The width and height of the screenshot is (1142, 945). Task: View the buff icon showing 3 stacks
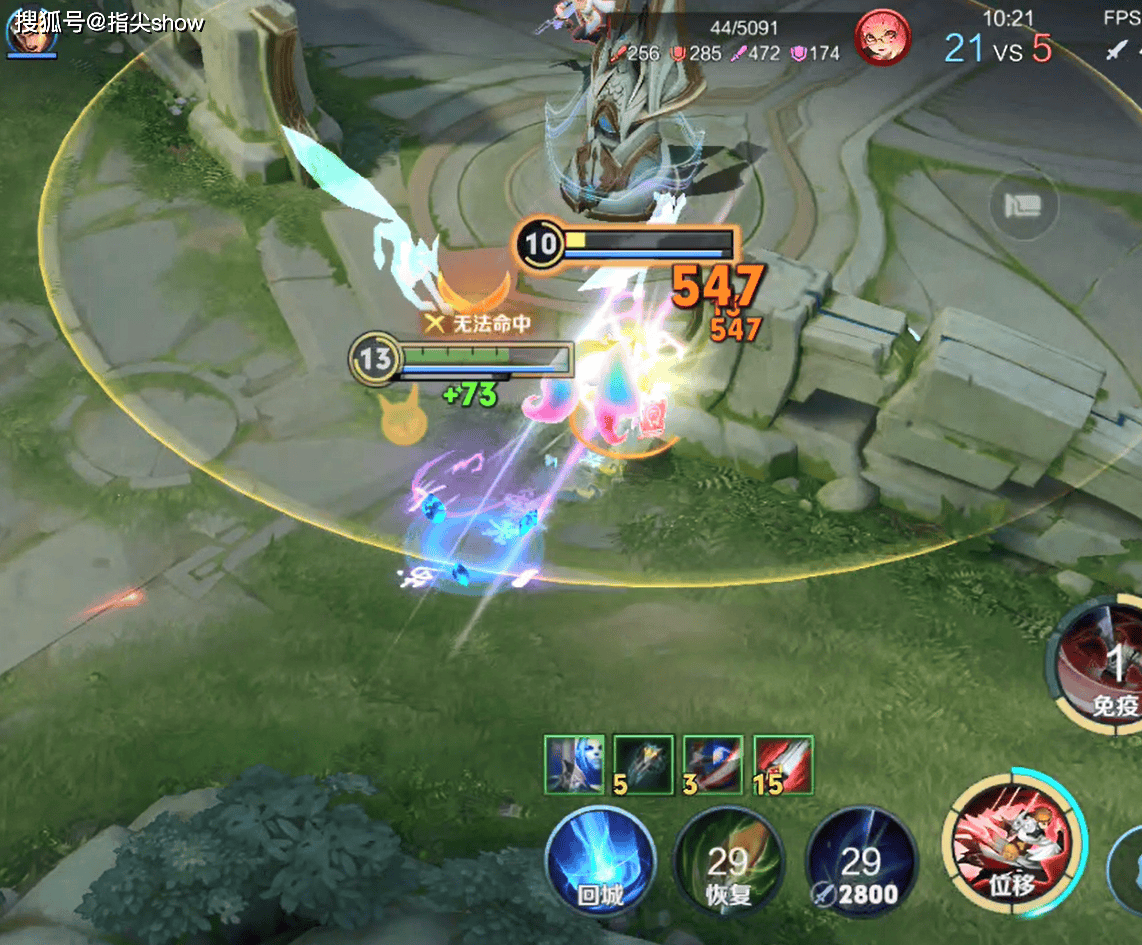[713, 765]
